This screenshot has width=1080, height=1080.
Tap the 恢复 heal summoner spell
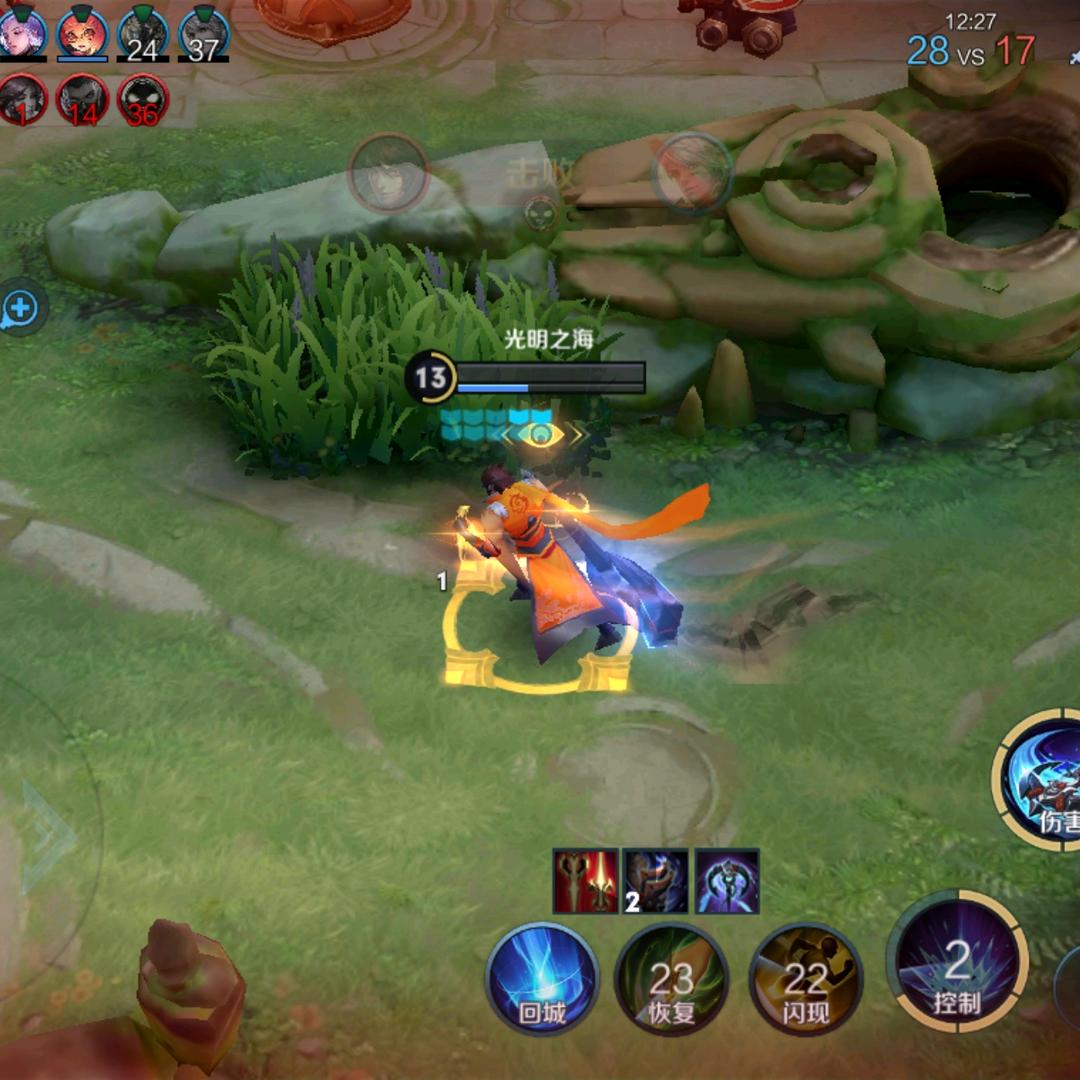pos(671,978)
